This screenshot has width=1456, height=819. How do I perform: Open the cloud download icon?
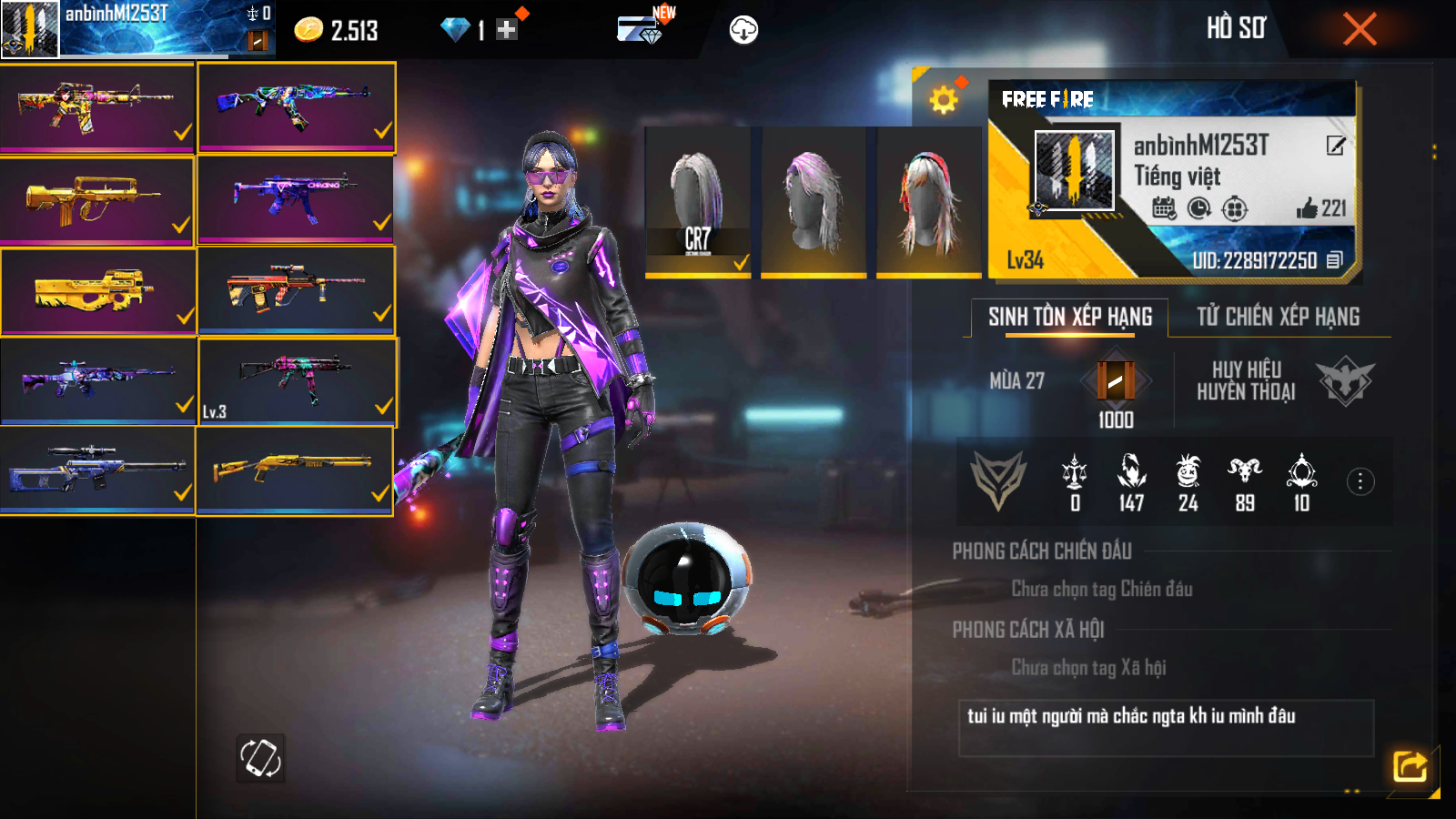click(x=743, y=30)
